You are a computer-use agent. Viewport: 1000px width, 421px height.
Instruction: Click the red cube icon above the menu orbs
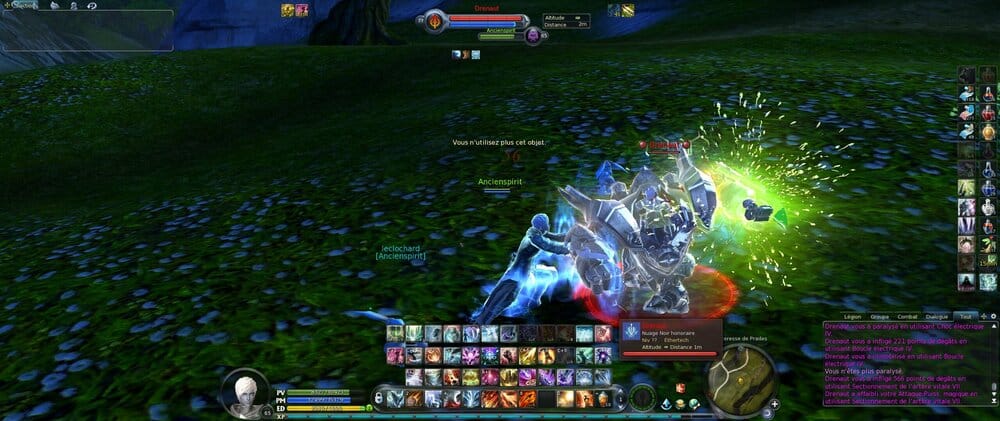click(x=680, y=387)
